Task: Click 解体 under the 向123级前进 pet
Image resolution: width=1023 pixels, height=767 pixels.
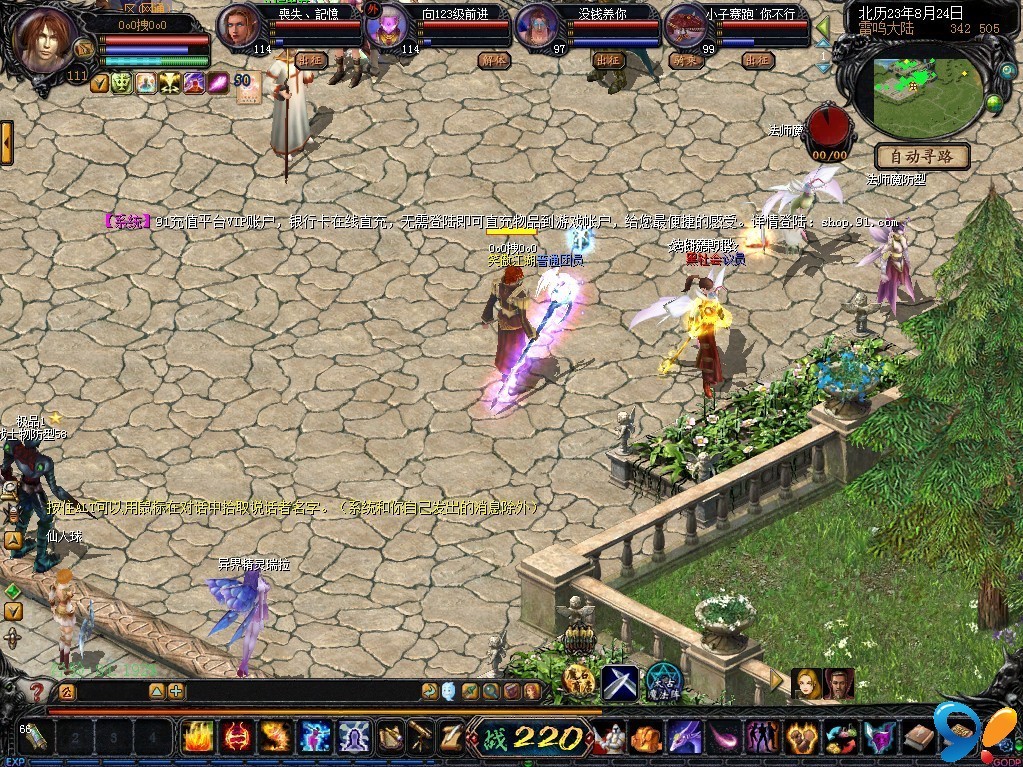Action: point(493,60)
